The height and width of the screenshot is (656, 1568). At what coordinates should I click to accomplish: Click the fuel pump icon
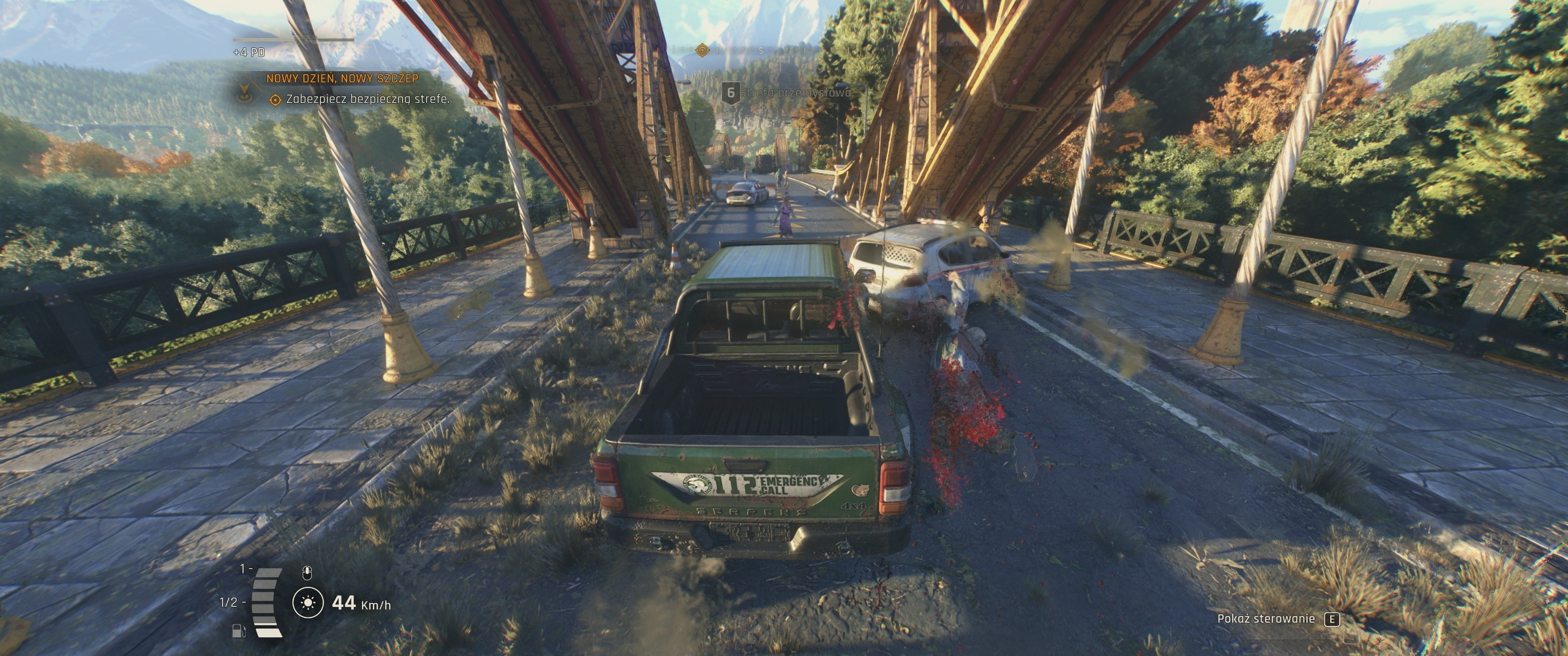[x=238, y=630]
